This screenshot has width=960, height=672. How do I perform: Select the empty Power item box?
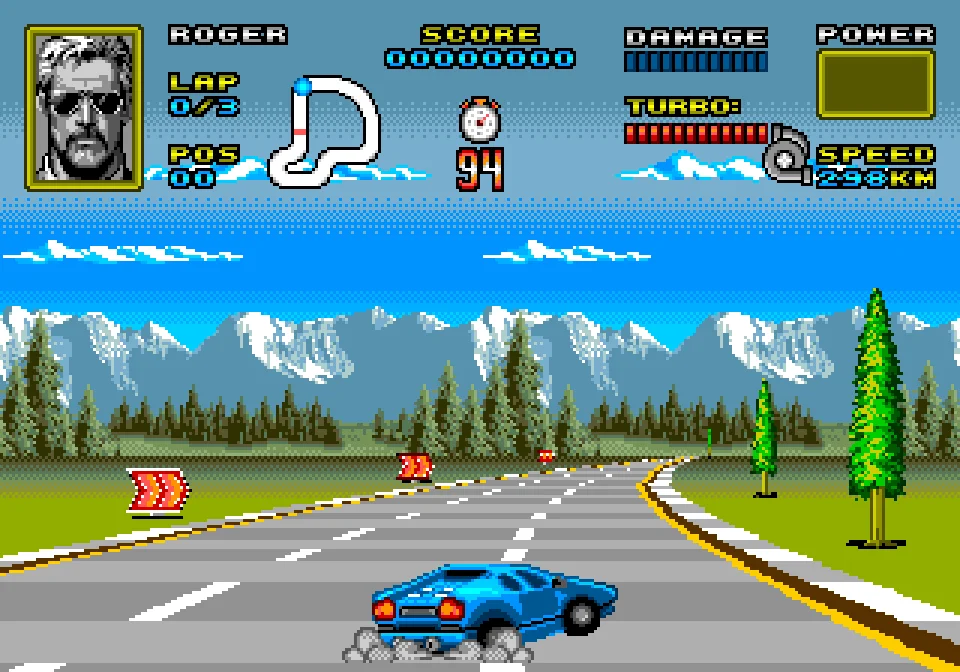[x=875, y=84]
